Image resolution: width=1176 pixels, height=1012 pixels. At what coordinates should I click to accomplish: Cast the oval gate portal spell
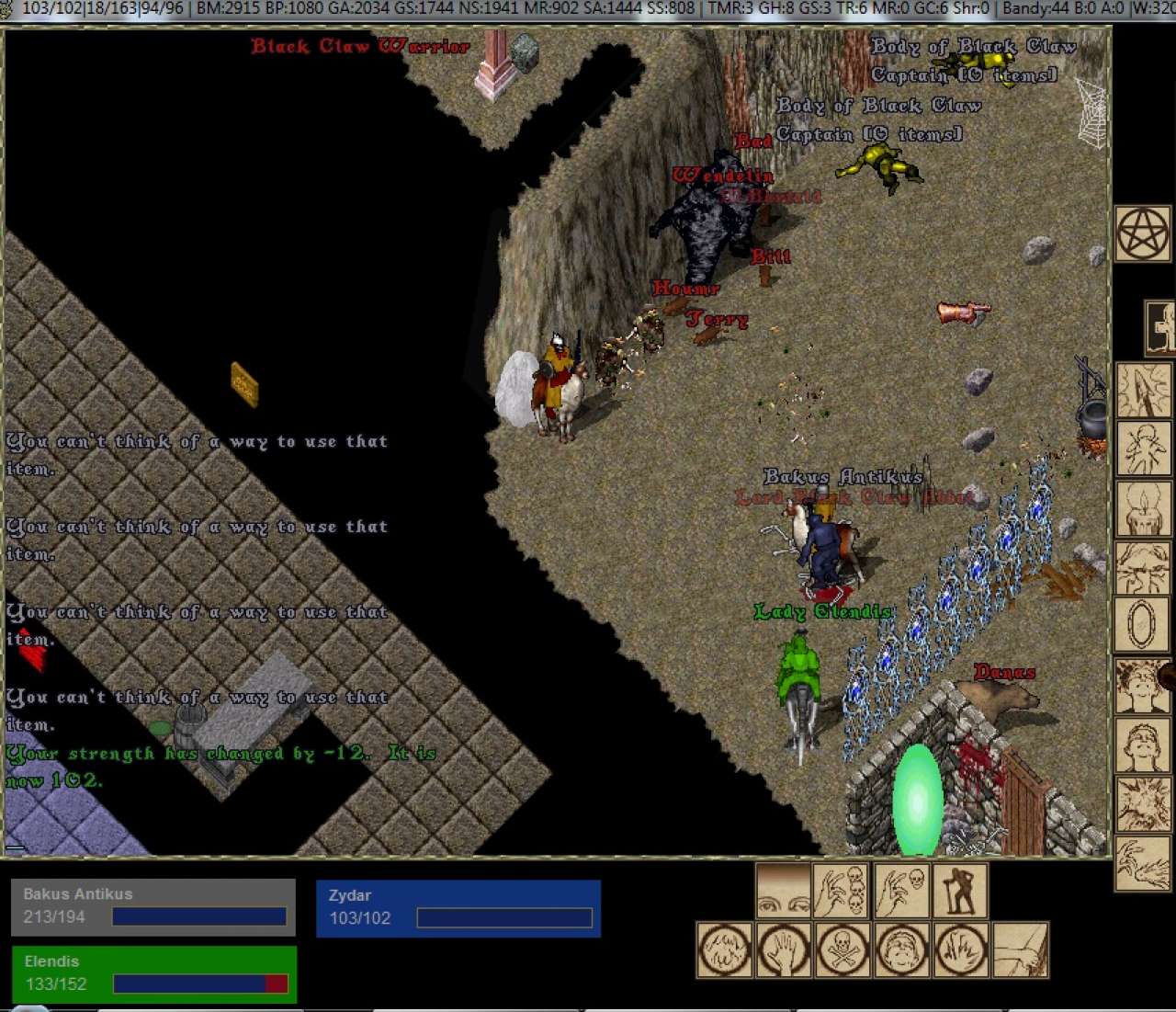[1142, 625]
